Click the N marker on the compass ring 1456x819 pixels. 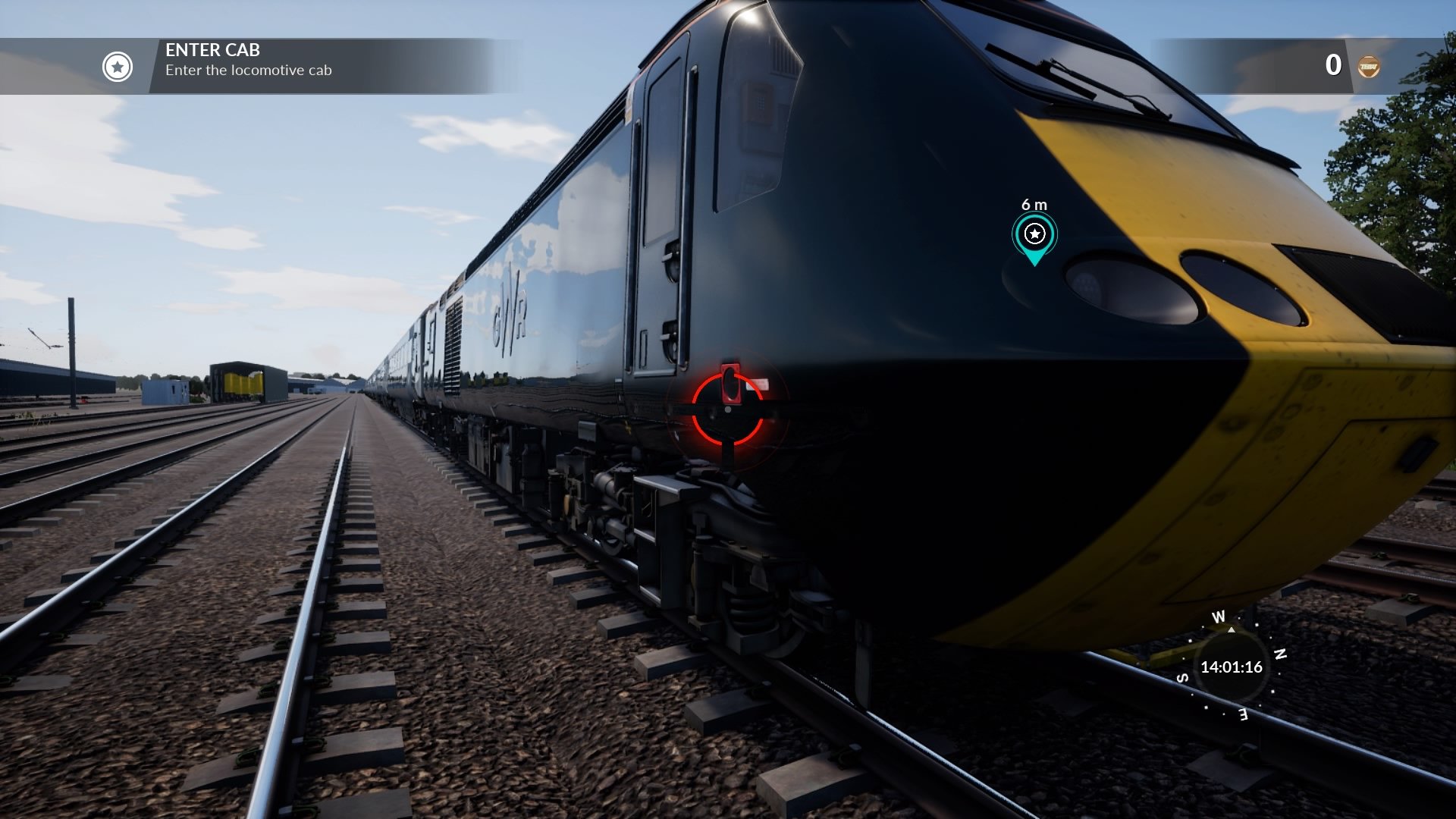1280,654
